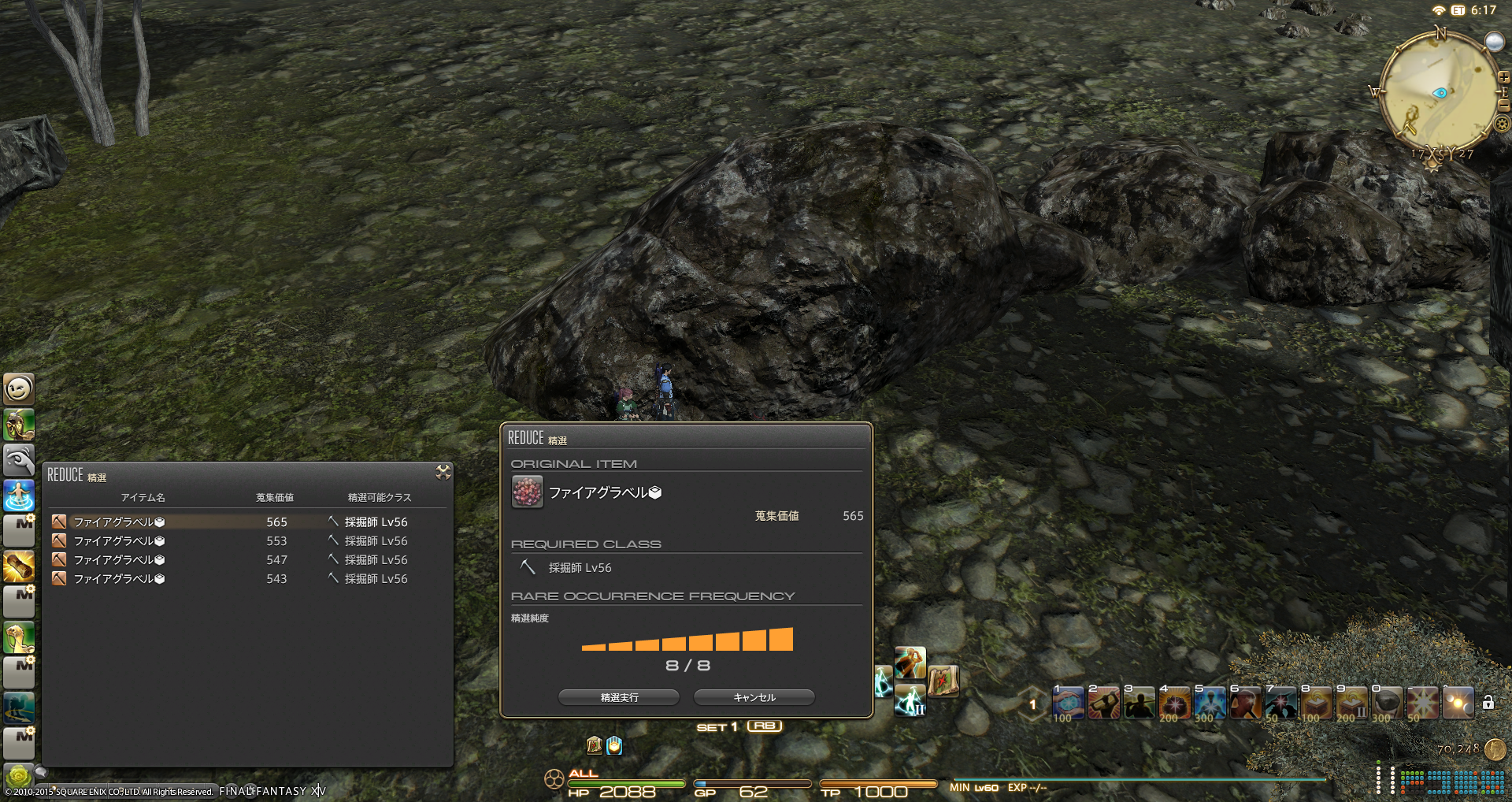Zoom out the minimap with minus button
The image size is (1512, 802).
(1503, 105)
